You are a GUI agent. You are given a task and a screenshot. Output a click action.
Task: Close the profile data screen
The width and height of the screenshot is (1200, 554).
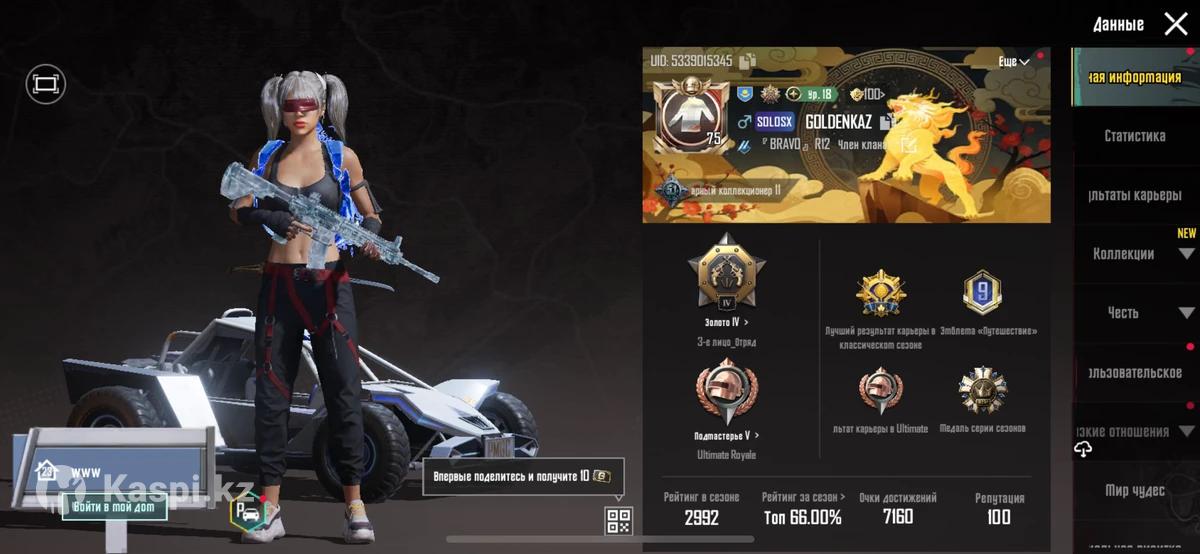point(1176,24)
